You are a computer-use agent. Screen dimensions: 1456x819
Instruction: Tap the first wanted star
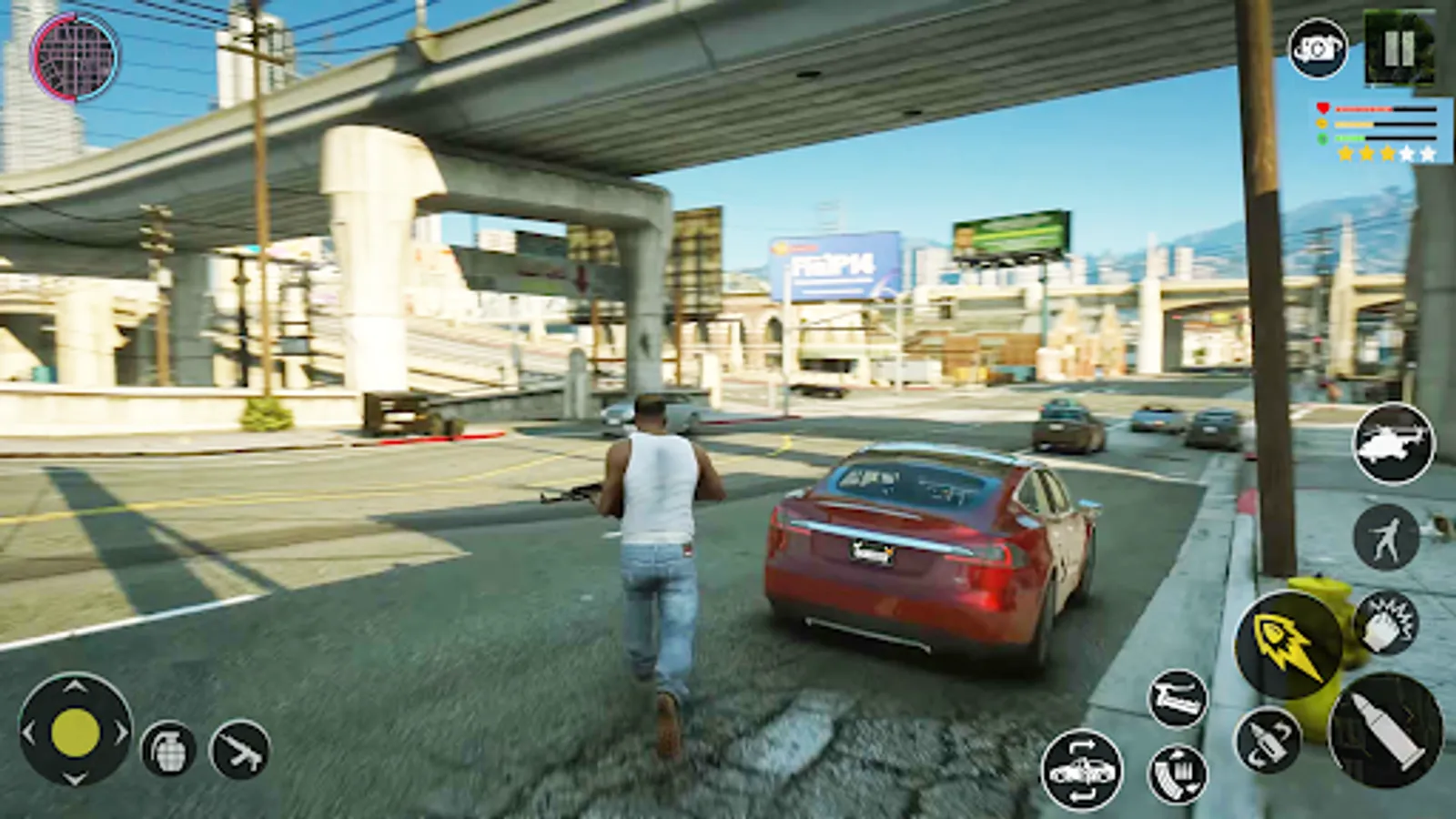(x=1345, y=155)
